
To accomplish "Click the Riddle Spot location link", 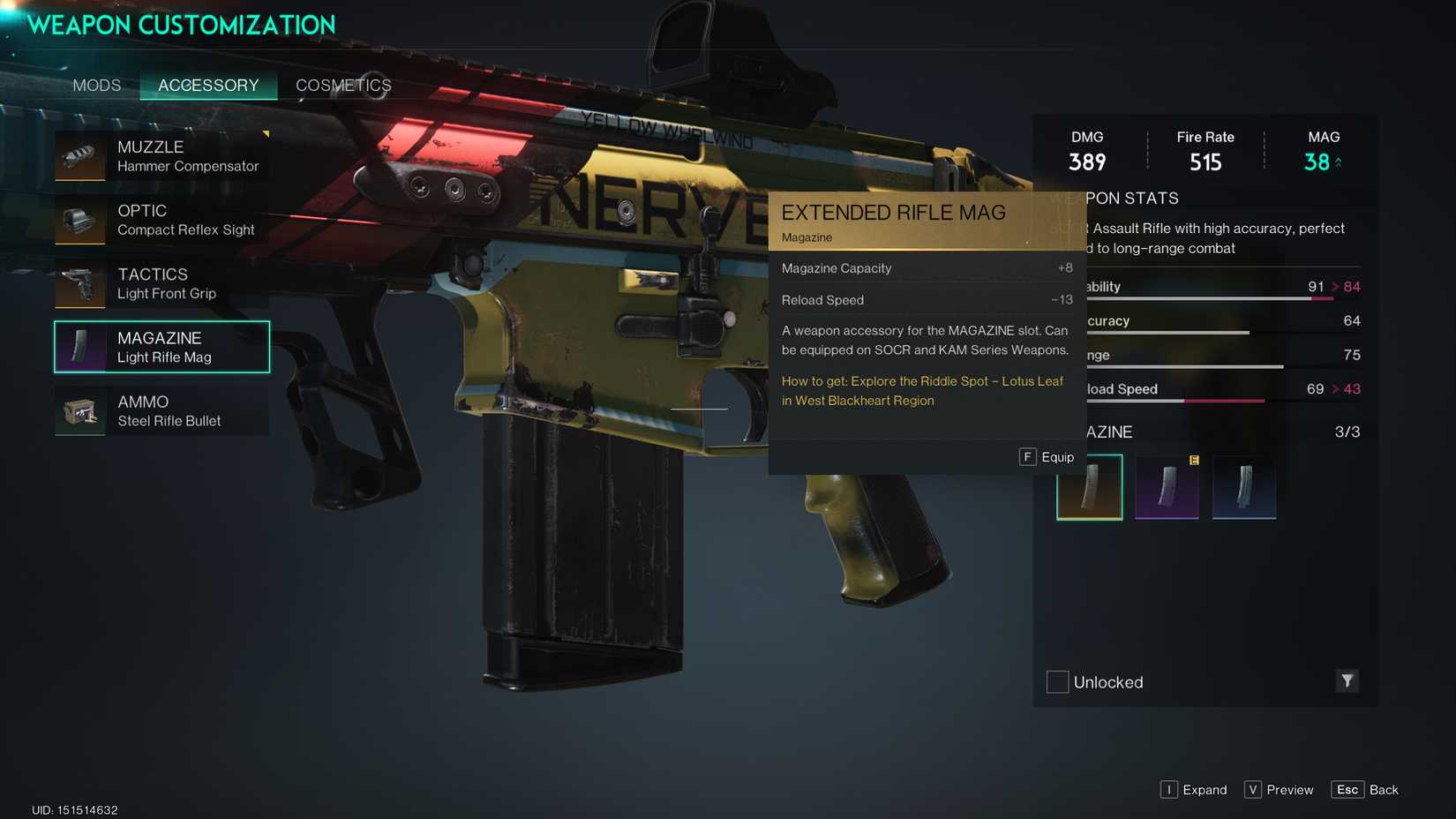I will pos(922,391).
